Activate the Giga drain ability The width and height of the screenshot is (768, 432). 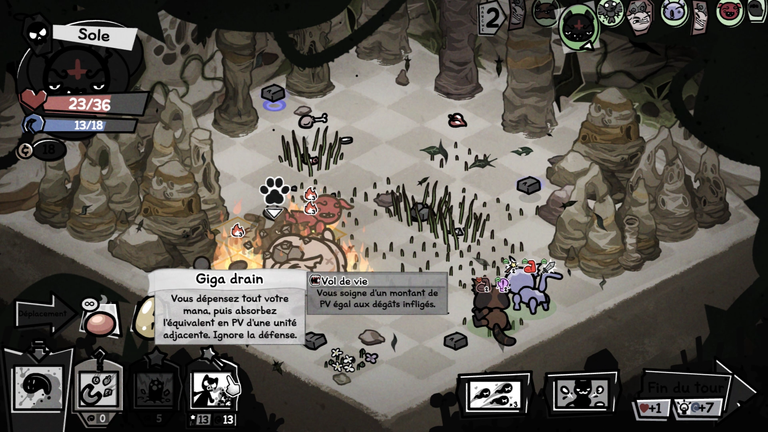[216, 385]
